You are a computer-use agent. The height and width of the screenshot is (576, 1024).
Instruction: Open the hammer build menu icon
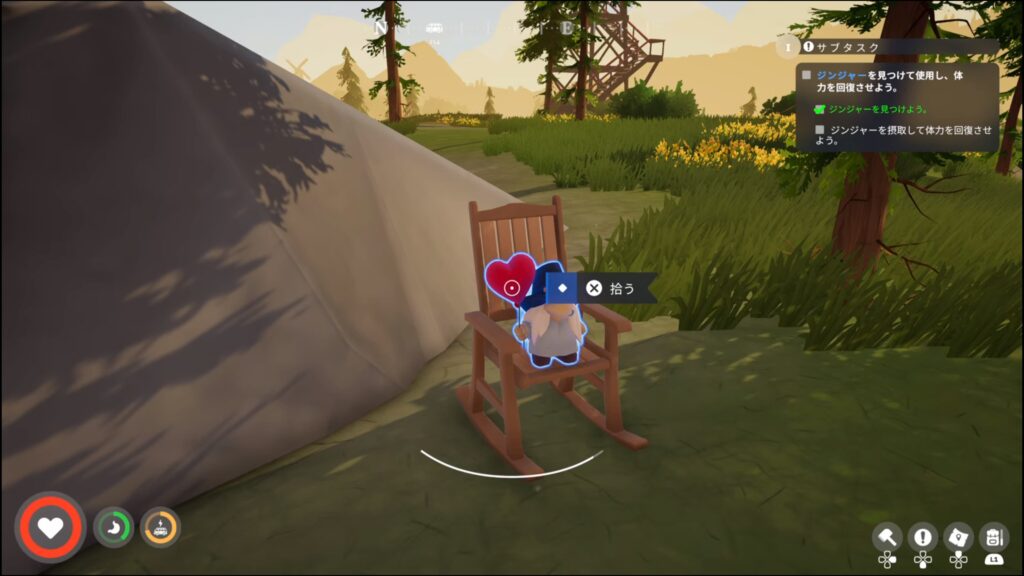pyautogui.click(x=887, y=536)
